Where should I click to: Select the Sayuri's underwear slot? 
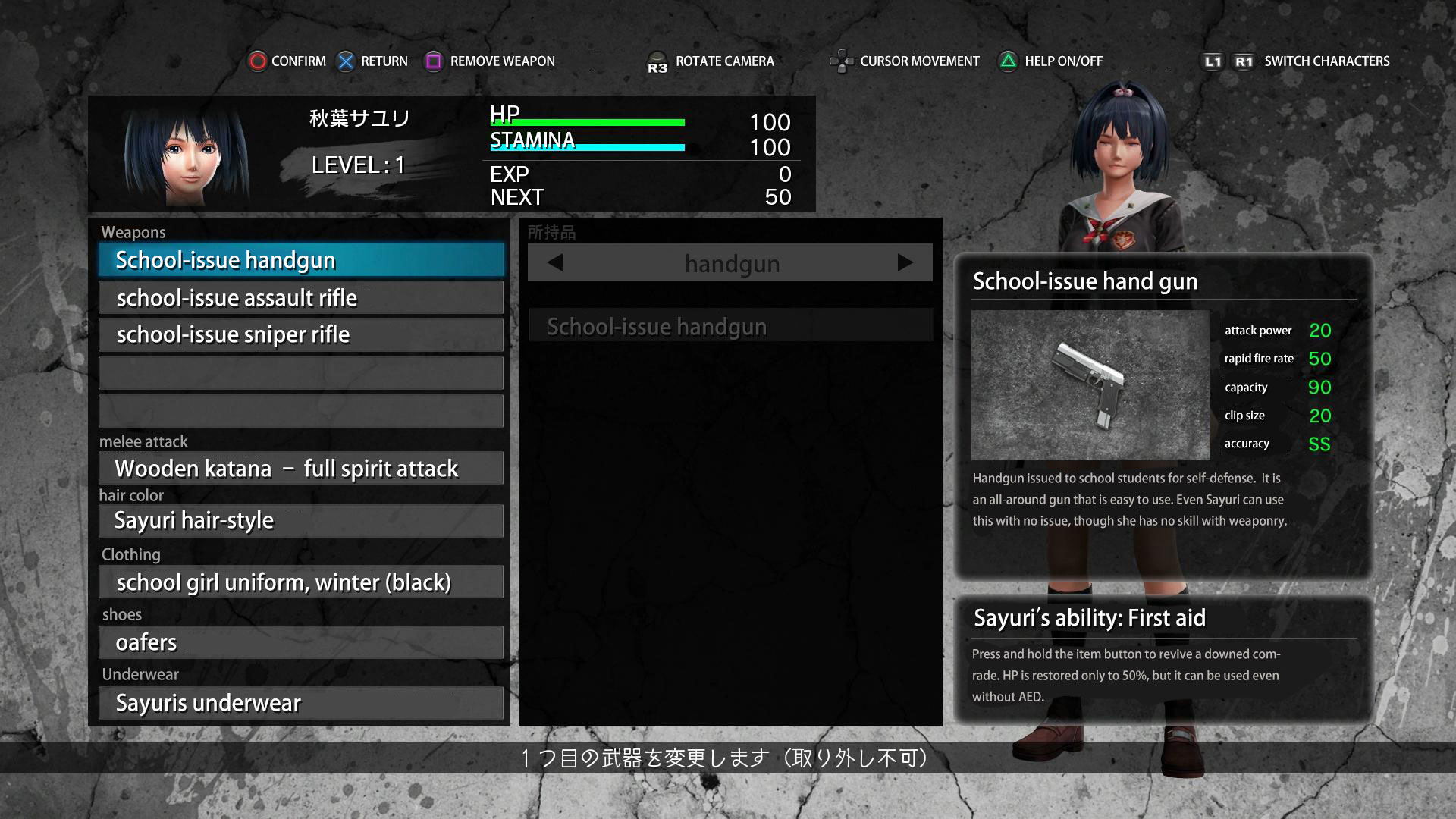tap(301, 703)
